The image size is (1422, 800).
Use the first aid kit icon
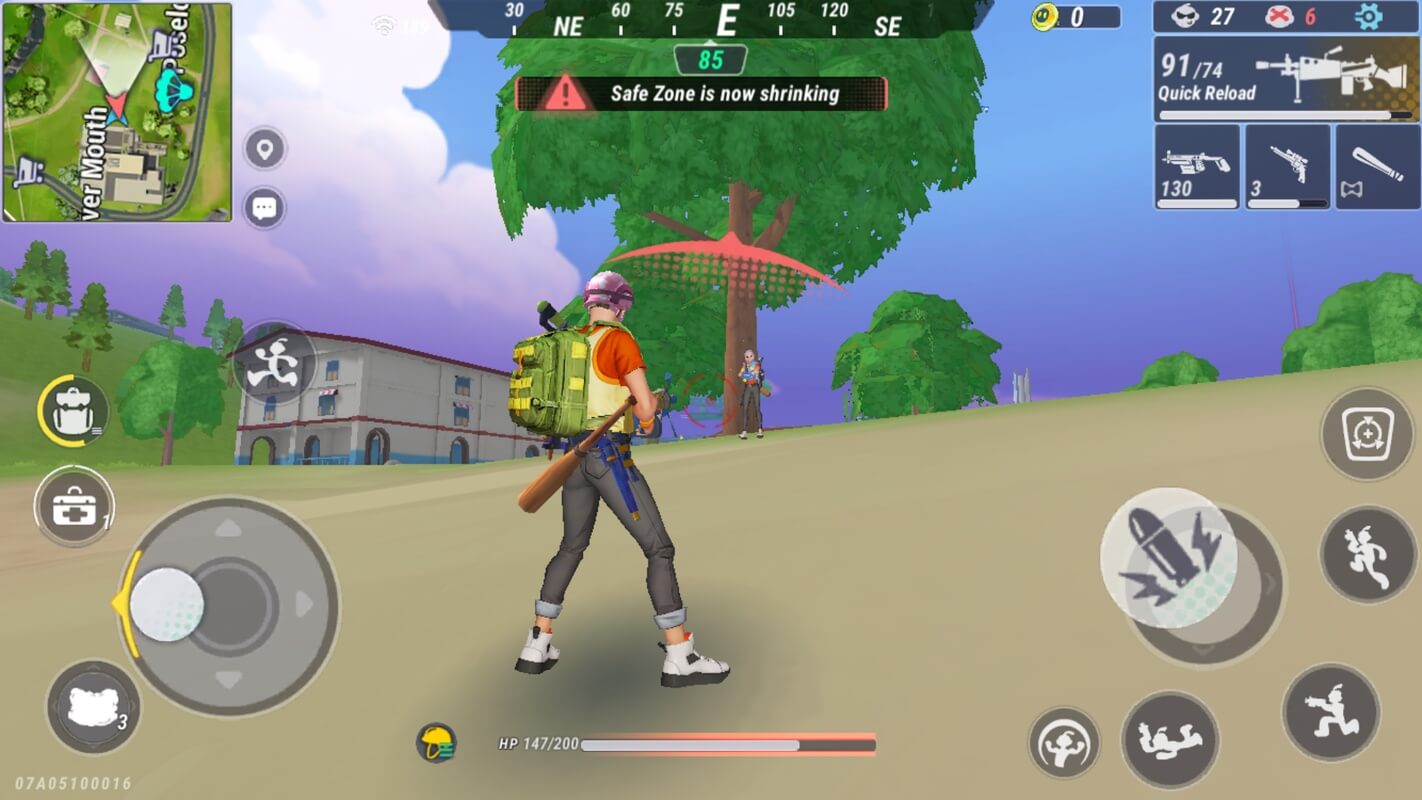(72, 505)
